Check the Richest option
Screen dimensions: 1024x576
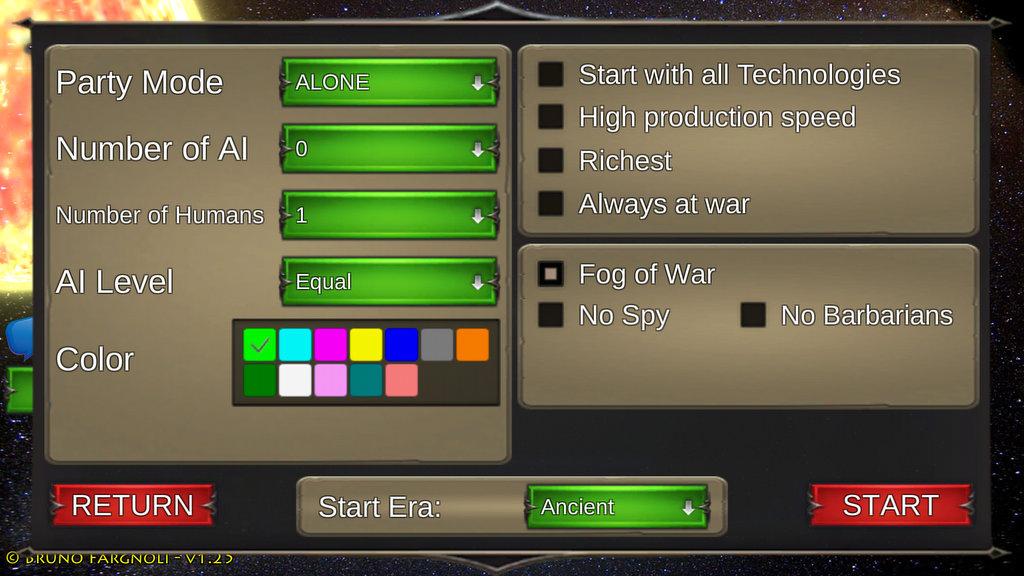click(551, 161)
